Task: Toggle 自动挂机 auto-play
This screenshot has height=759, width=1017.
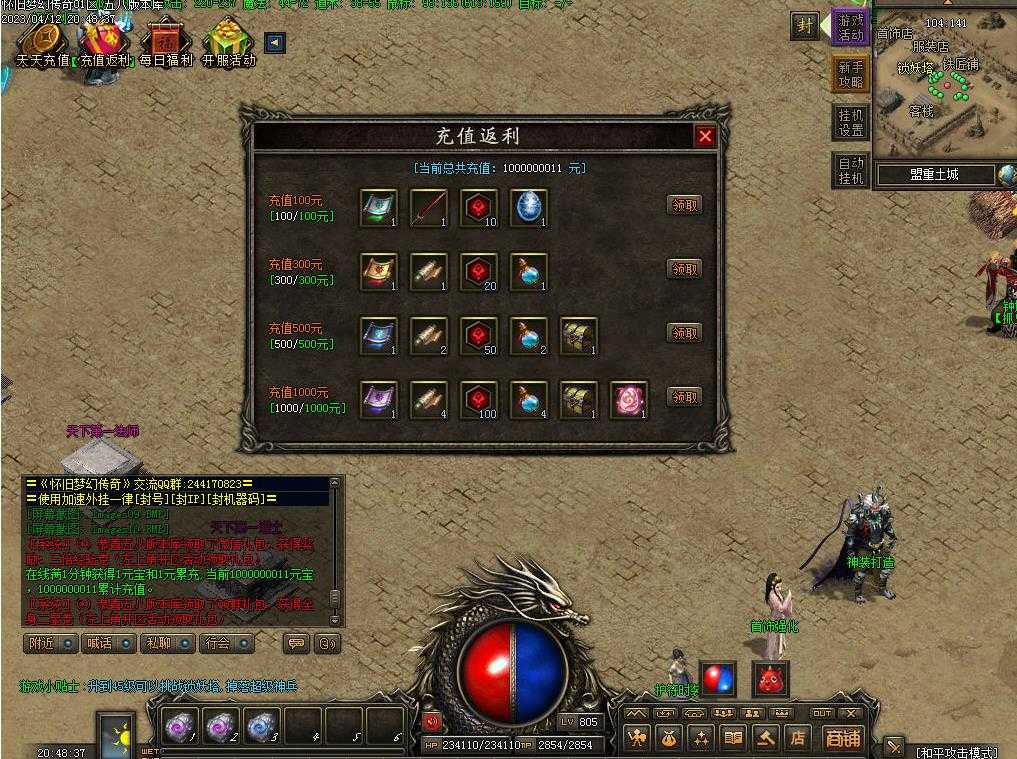Action: [850, 170]
